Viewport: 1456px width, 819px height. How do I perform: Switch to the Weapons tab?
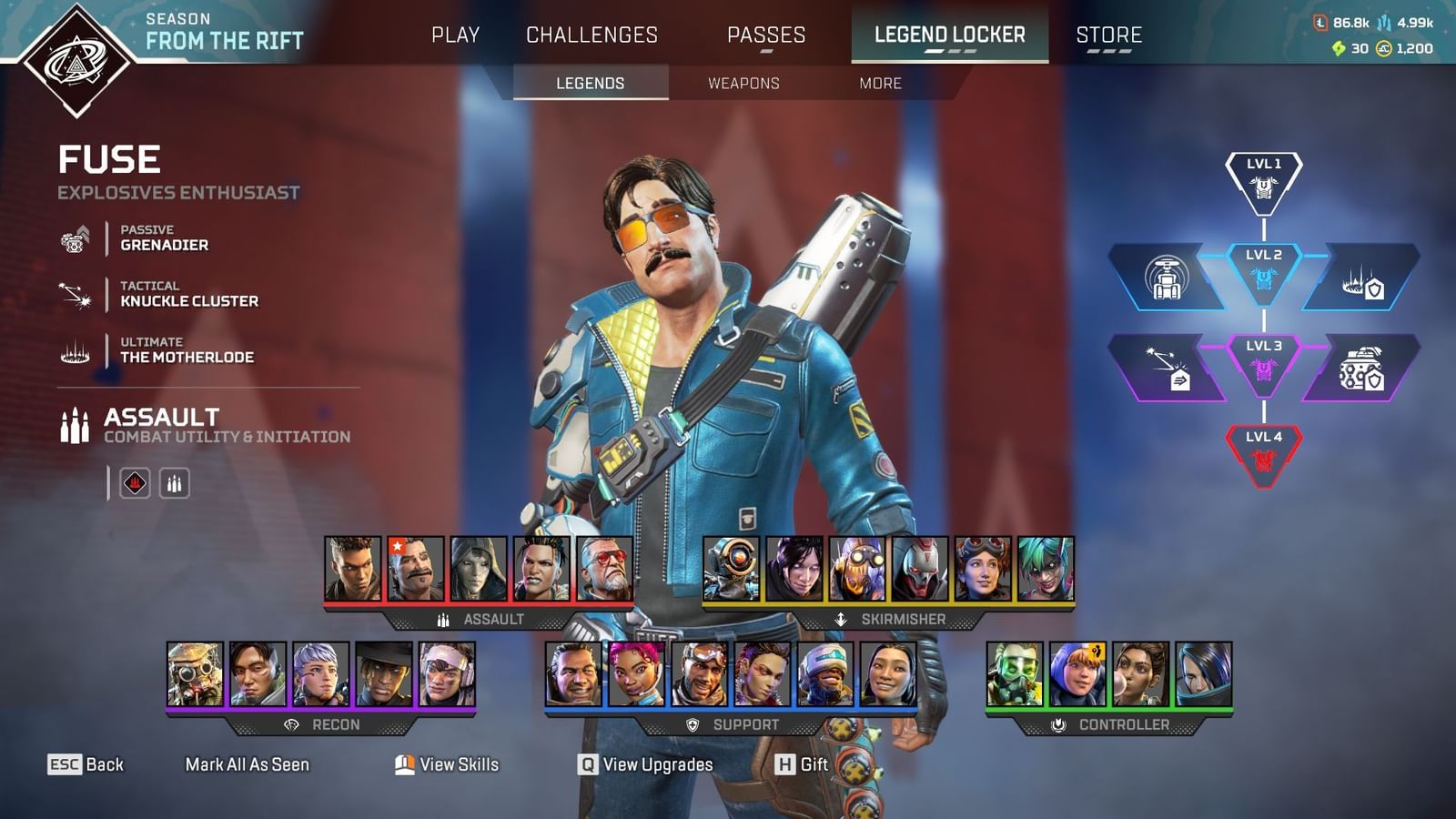[743, 83]
